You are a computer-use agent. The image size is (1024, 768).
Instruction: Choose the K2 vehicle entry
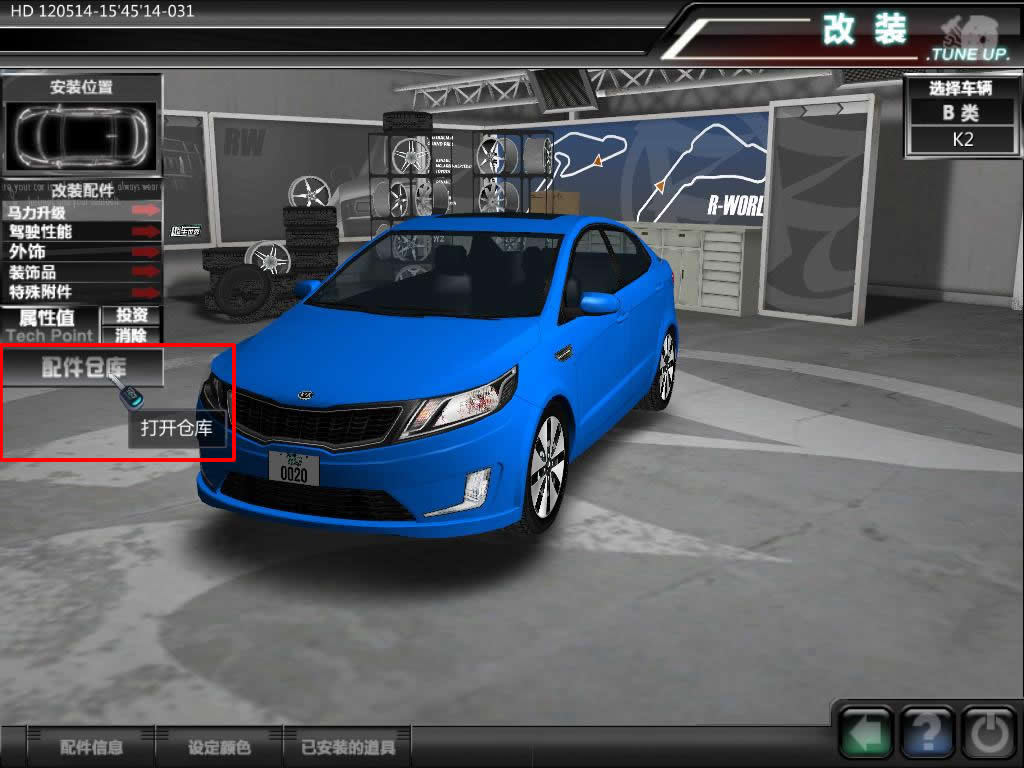tap(963, 139)
